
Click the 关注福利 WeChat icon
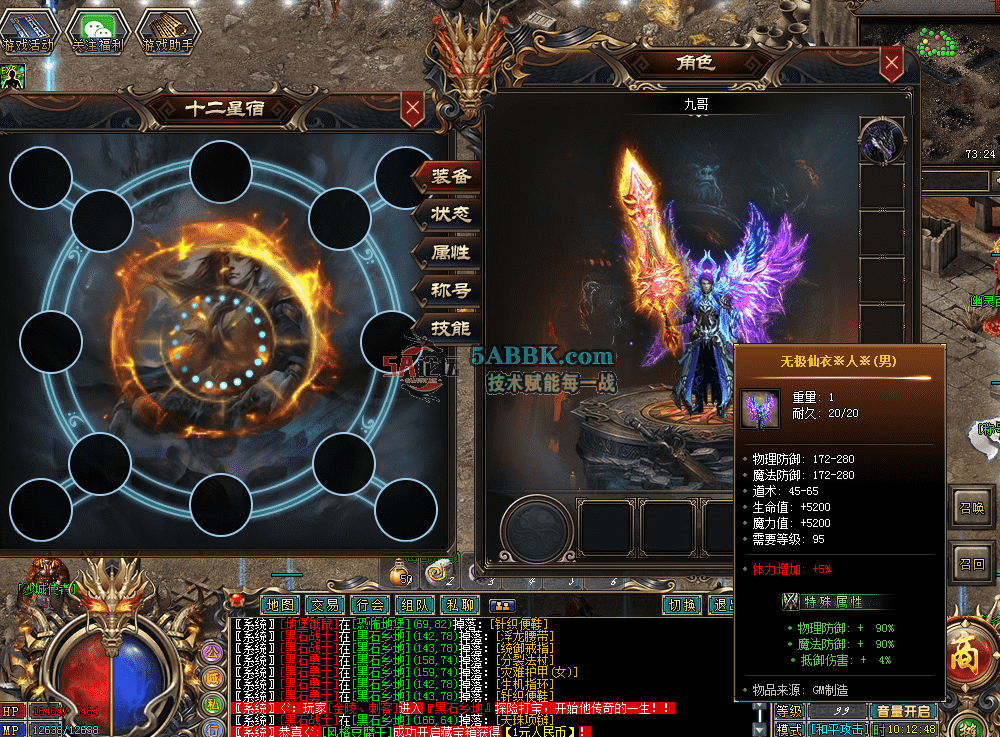coord(96,31)
